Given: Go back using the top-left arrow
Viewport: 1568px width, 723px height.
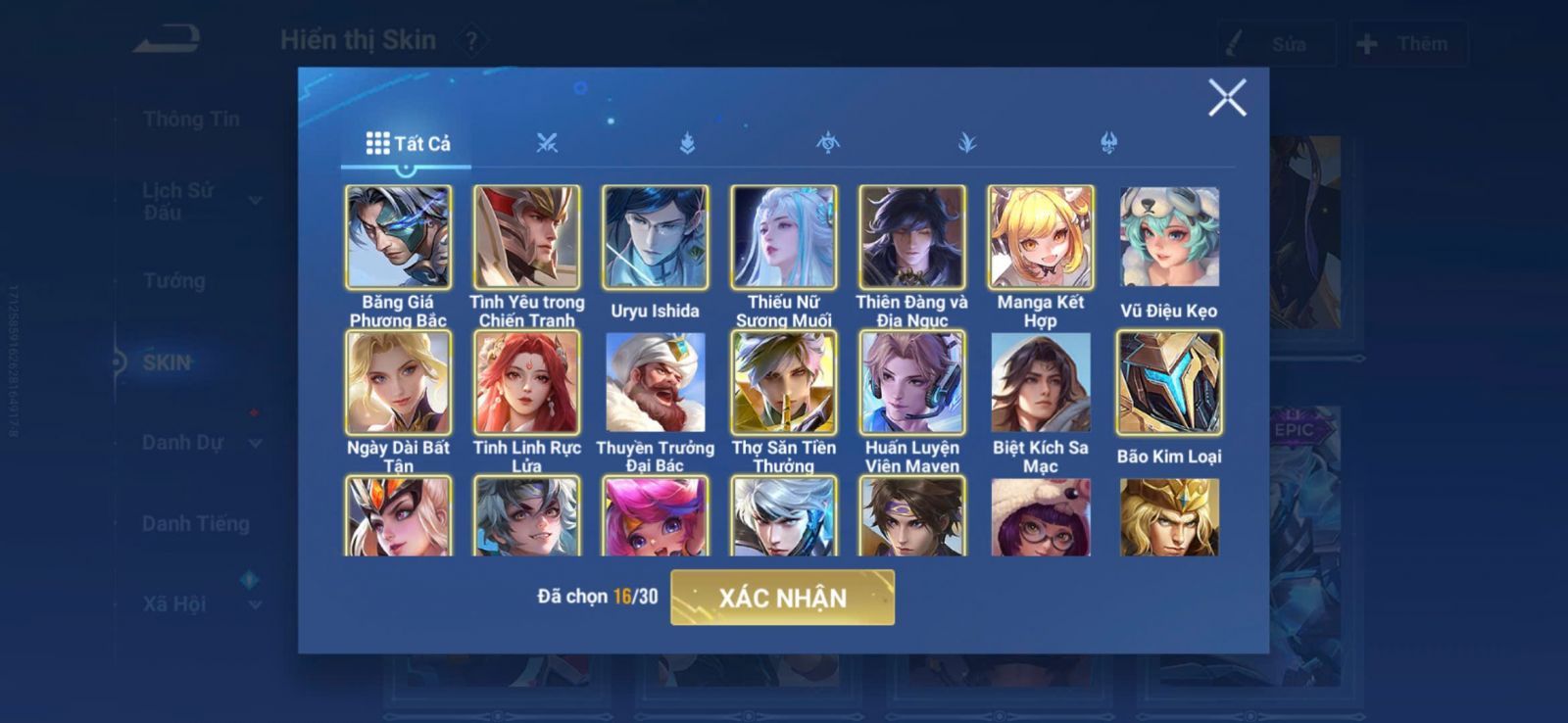Looking at the screenshot, I should coord(167,40).
